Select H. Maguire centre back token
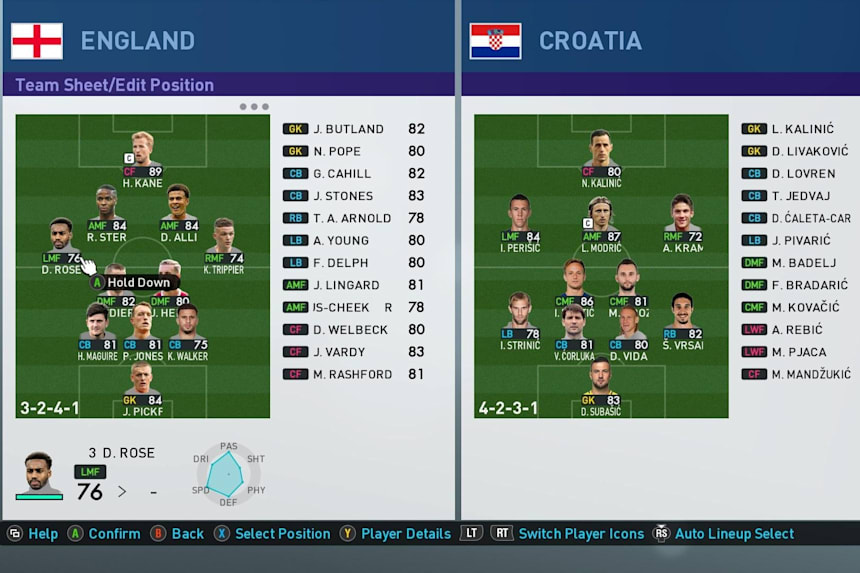 tap(97, 332)
